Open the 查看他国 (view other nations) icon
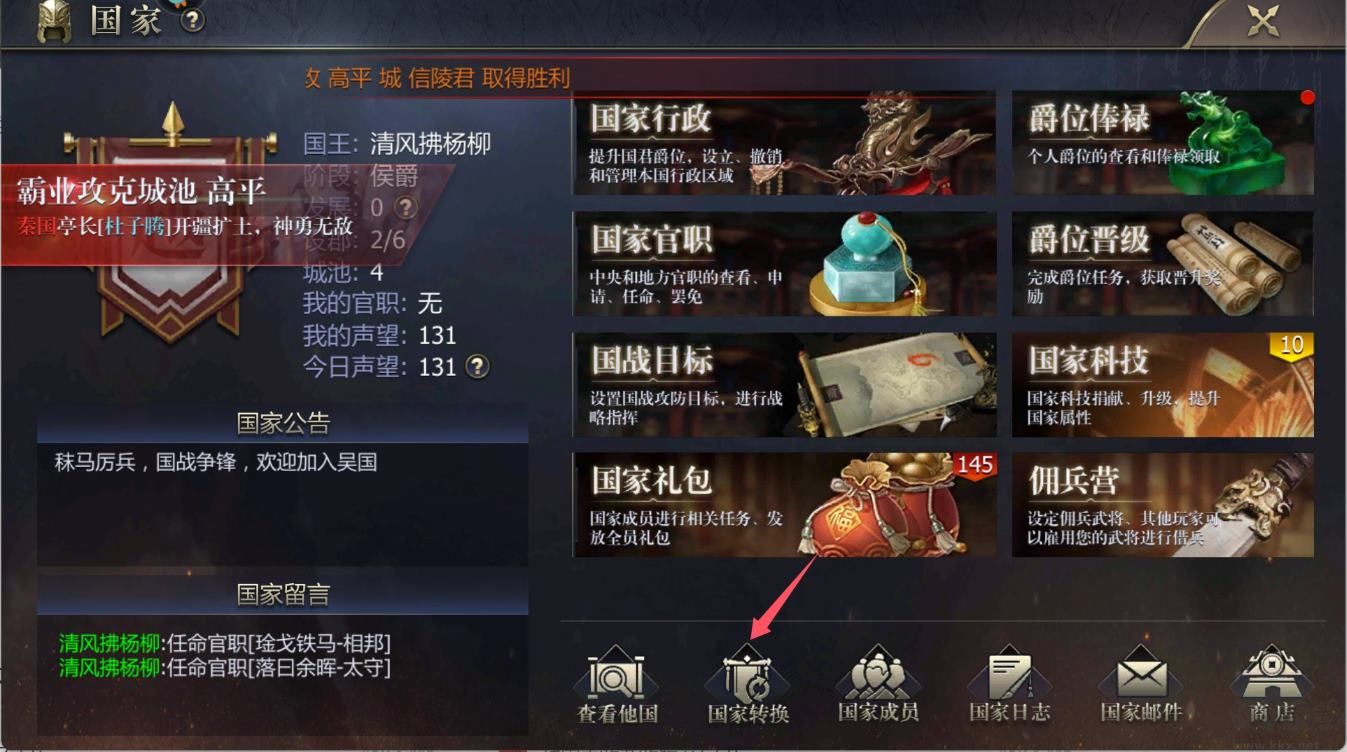The width and height of the screenshot is (1347, 752). 617,680
